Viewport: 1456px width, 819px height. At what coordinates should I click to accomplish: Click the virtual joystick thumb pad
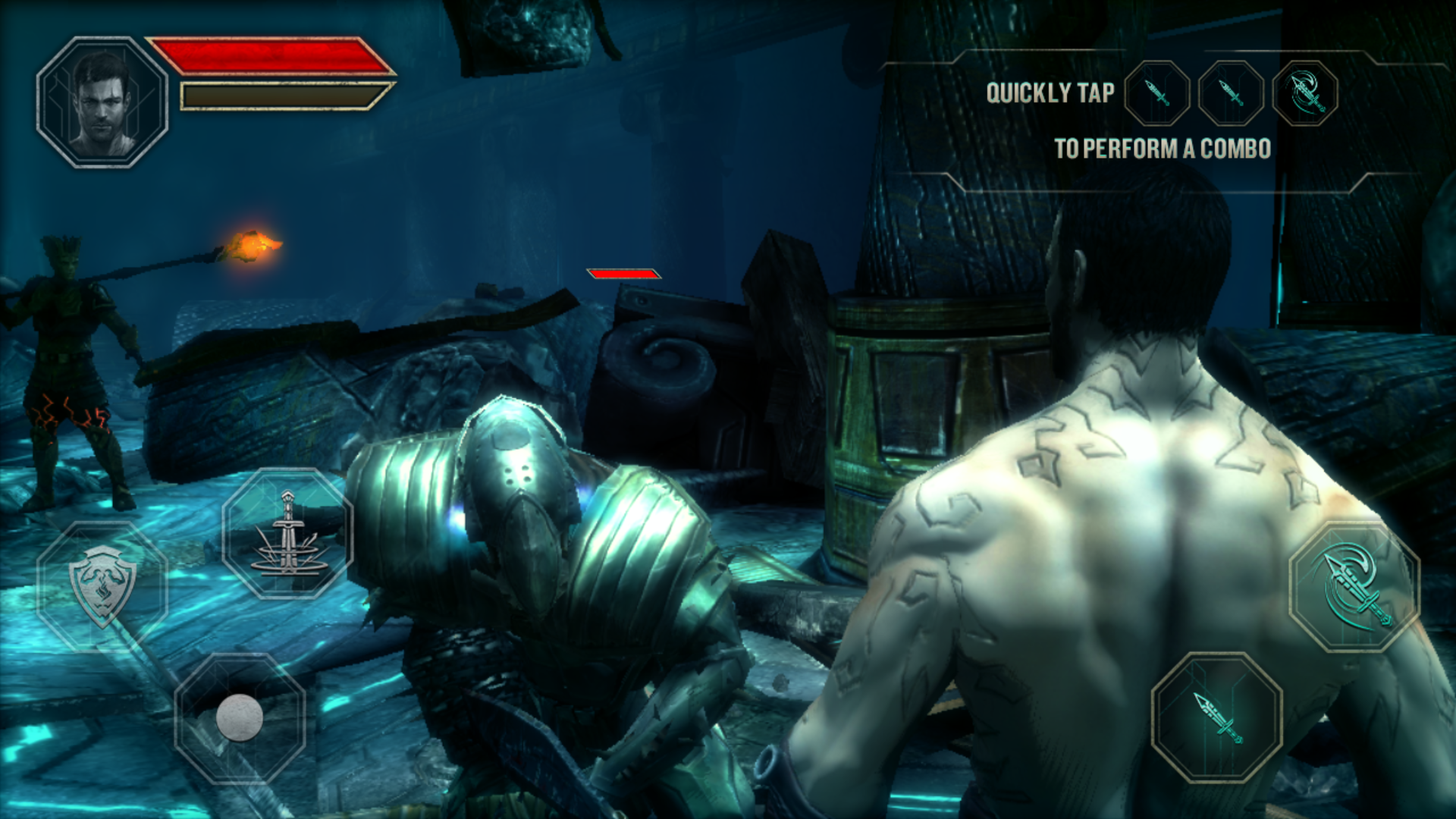240,717
